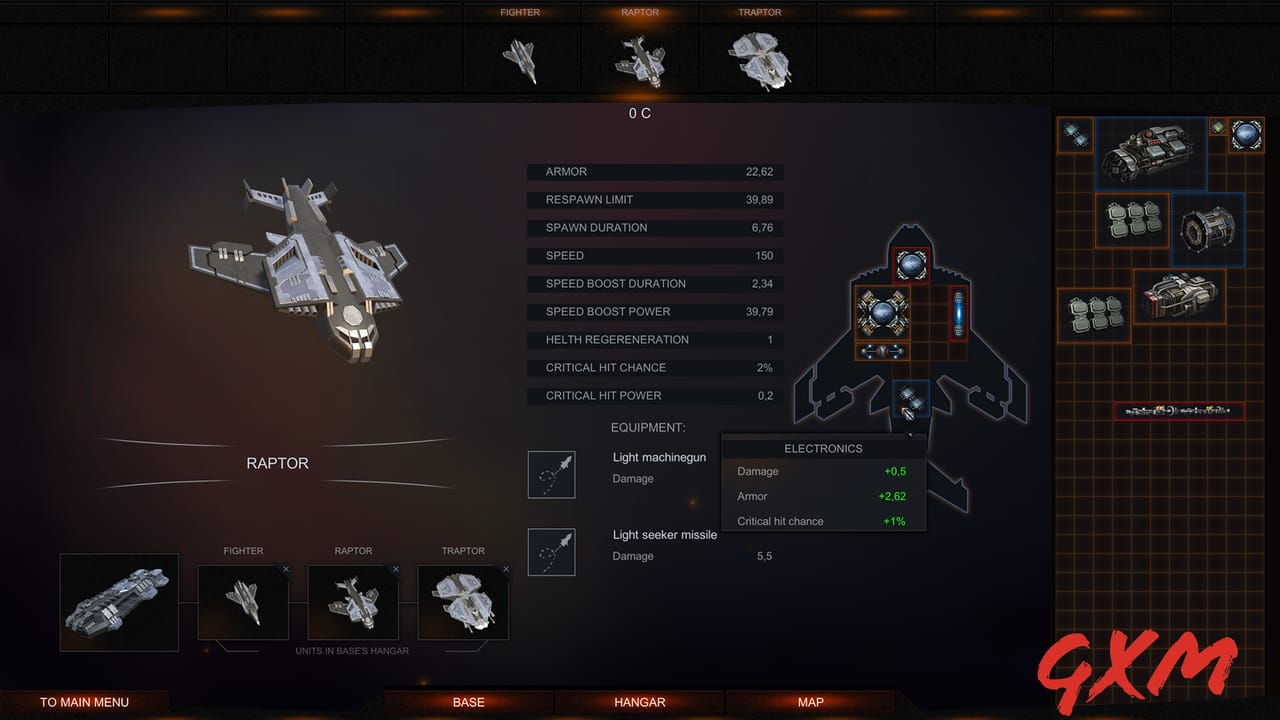The width and height of the screenshot is (1280, 720).
Task: Remove the RAPTOR from the base's hangar
Action: point(396,568)
